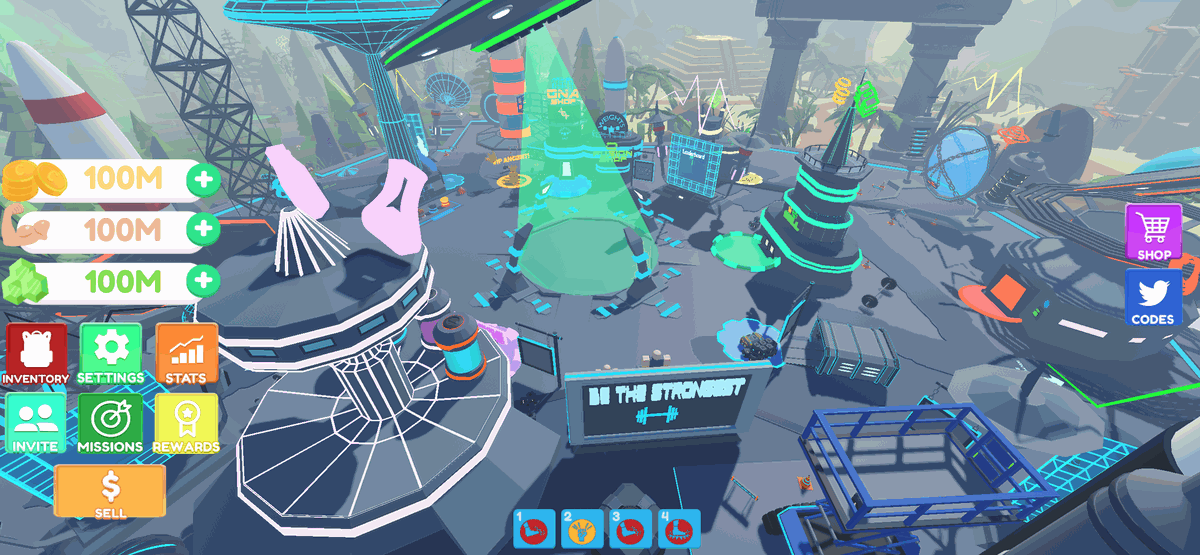Image resolution: width=1200 pixels, height=555 pixels.
Task: Open the Settings gear menu
Action: click(110, 354)
